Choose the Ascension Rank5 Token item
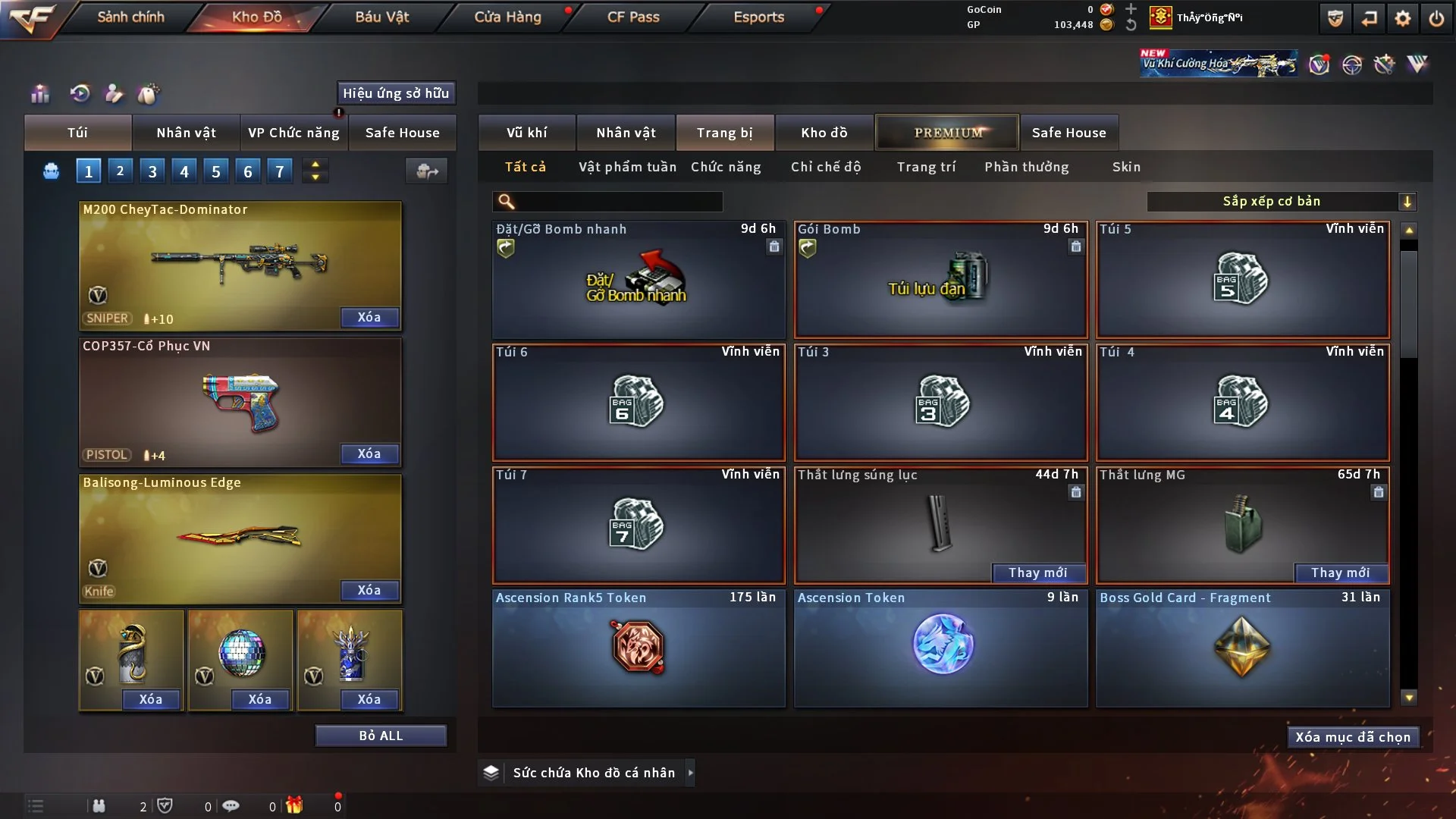The height and width of the screenshot is (819, 1456). click(639, 648)
